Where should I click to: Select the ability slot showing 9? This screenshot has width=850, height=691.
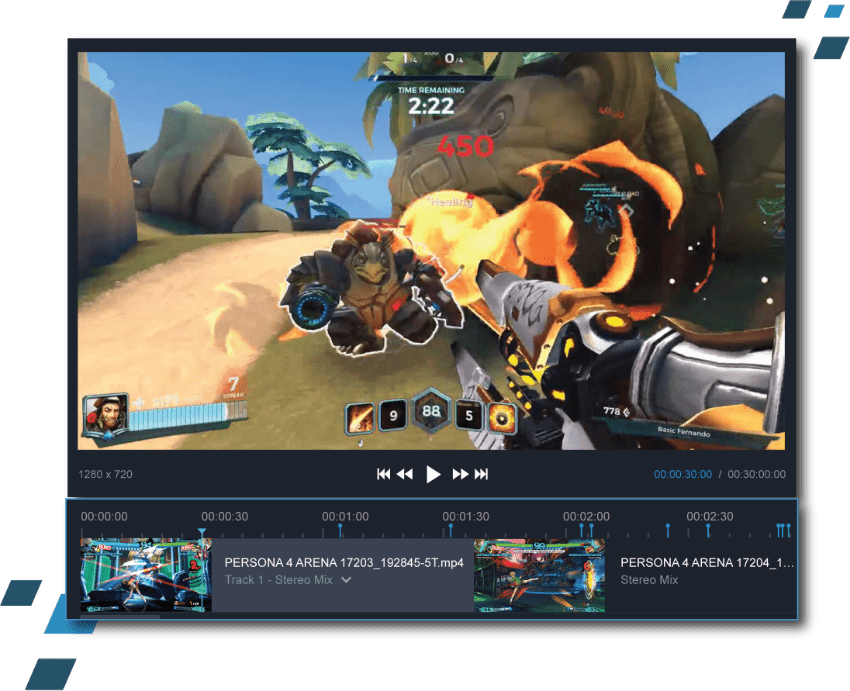coord(393,416)
